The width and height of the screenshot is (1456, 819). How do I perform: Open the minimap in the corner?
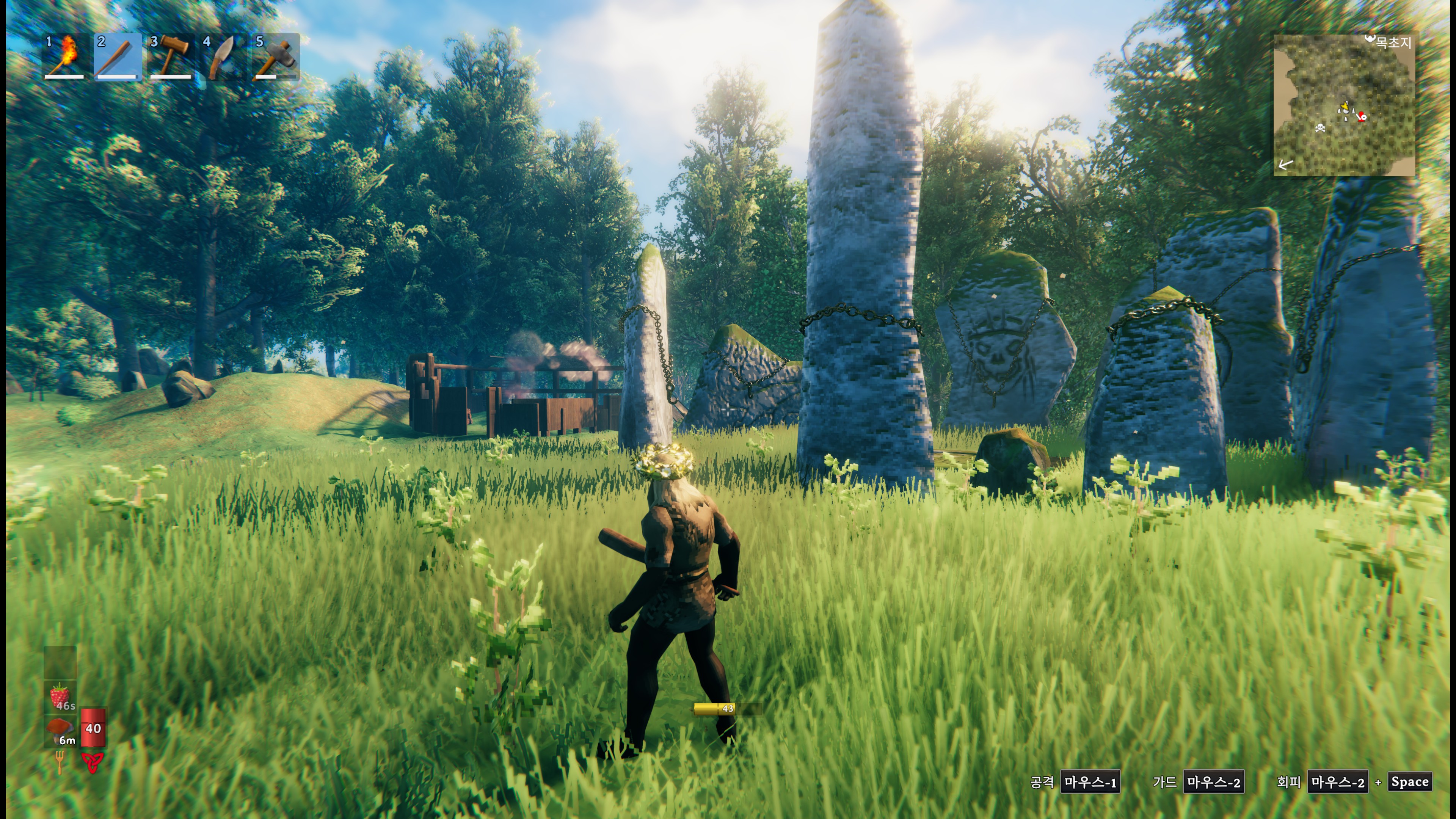(1343, 105)
